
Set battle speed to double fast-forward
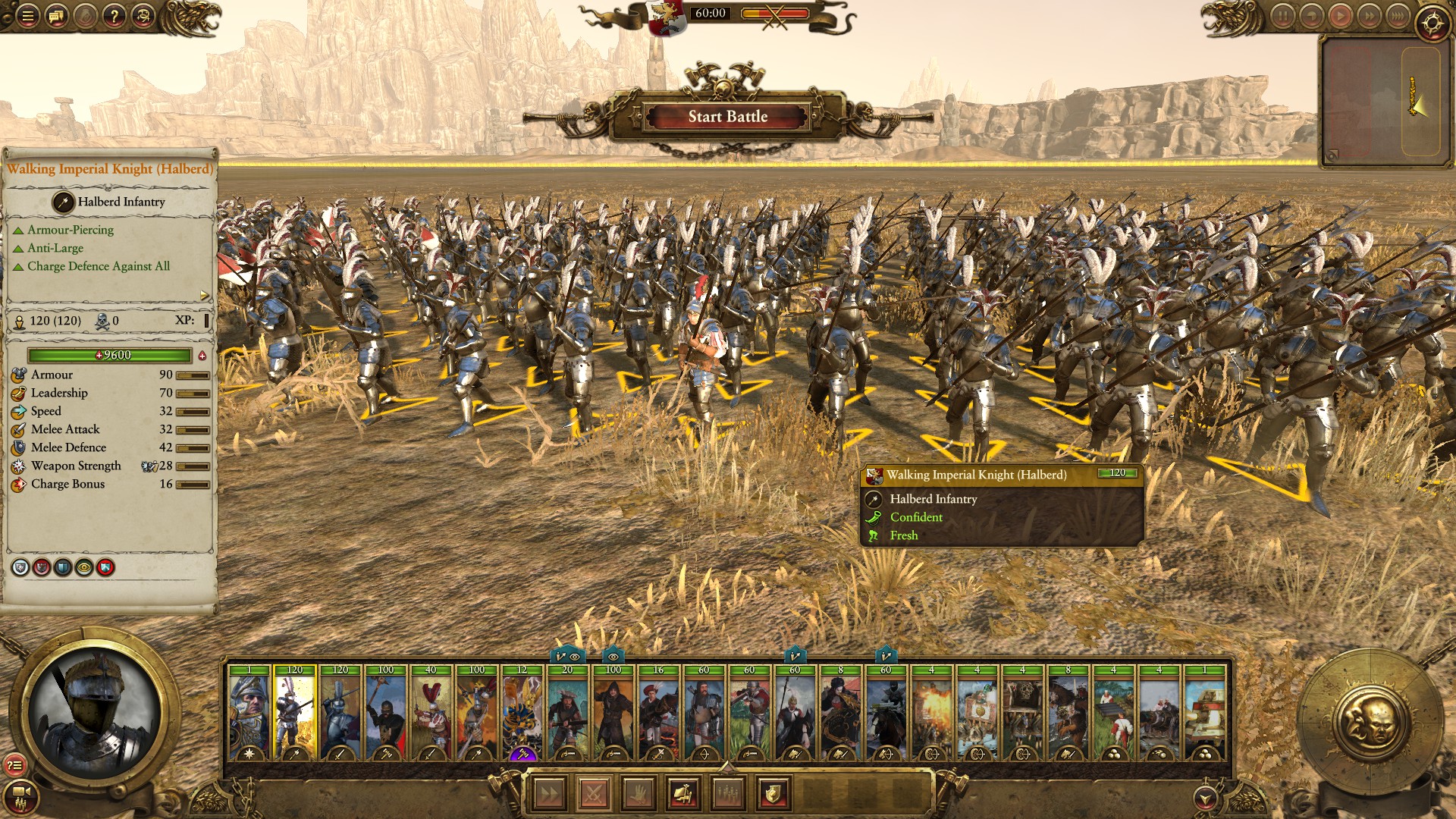click(1369, 16)
